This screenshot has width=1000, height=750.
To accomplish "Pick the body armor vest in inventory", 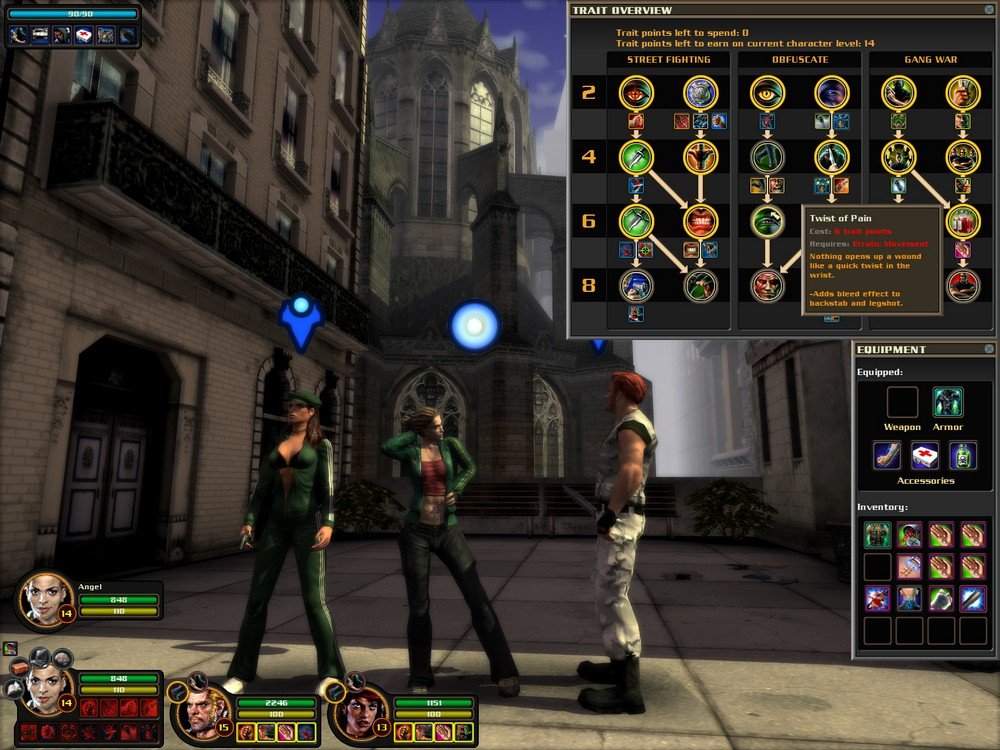I will pyautogui.click(x=877, y=535).
